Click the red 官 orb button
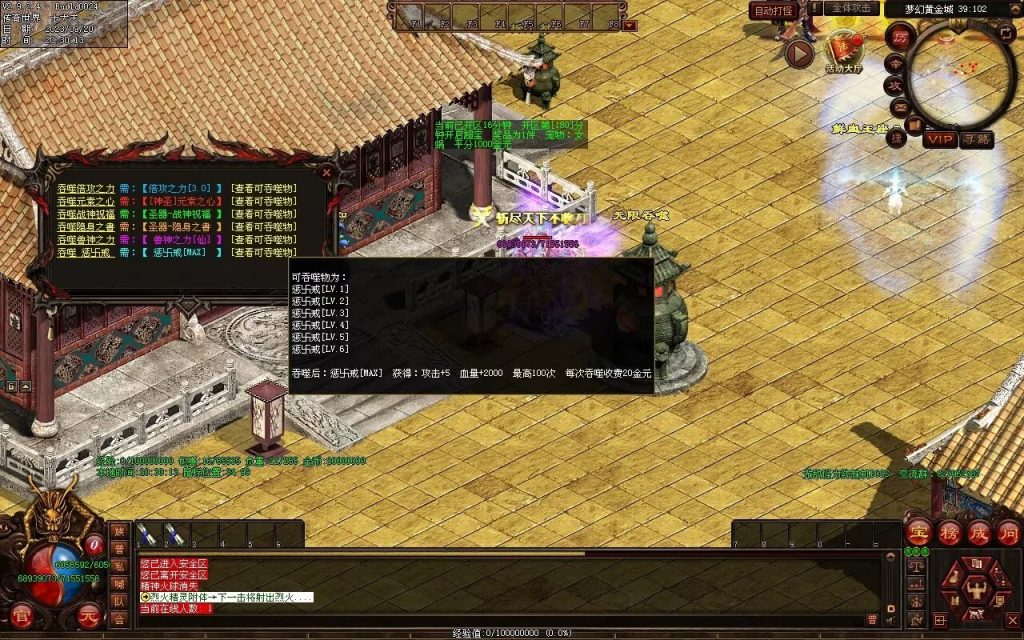 21,616
